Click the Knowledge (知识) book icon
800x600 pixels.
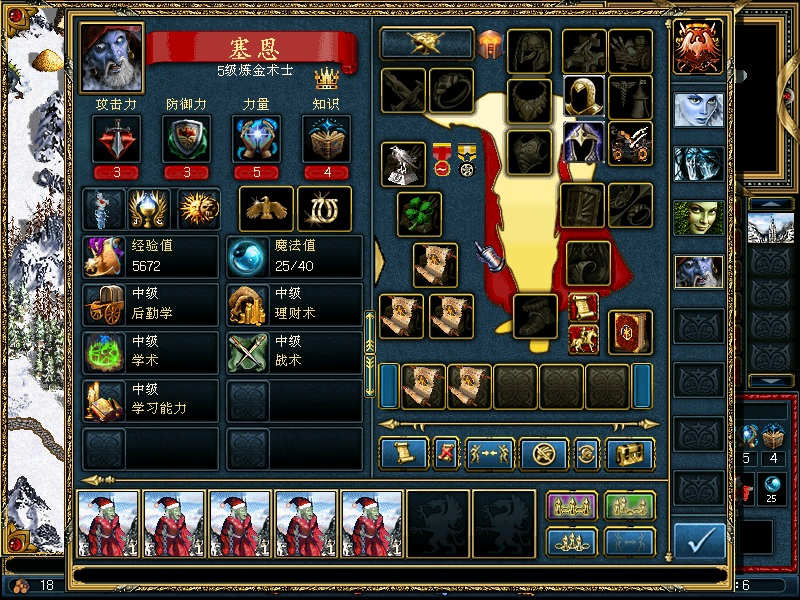pos(327,139)
